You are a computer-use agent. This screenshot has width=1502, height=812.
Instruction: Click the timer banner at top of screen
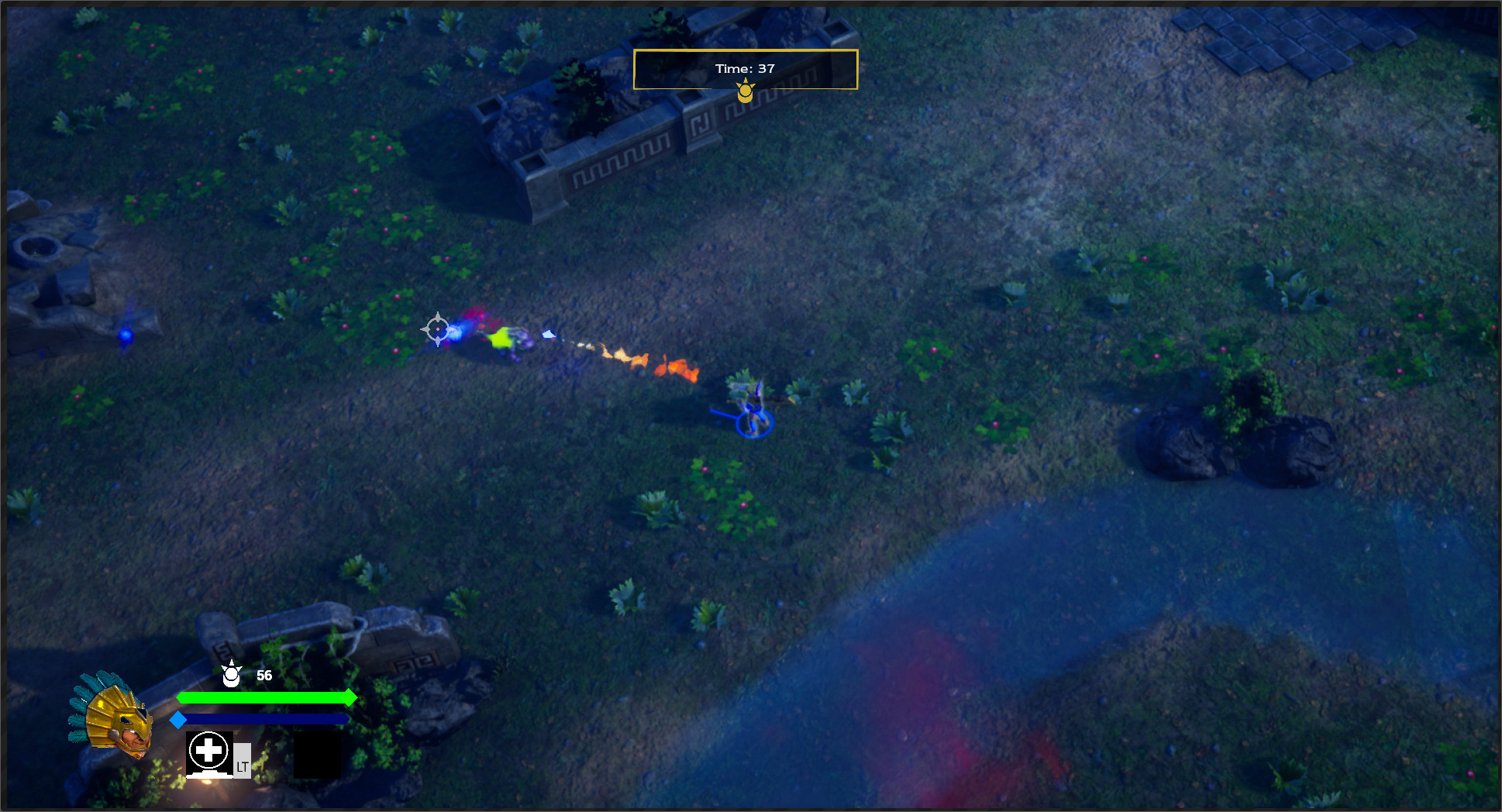pos(745,69)
